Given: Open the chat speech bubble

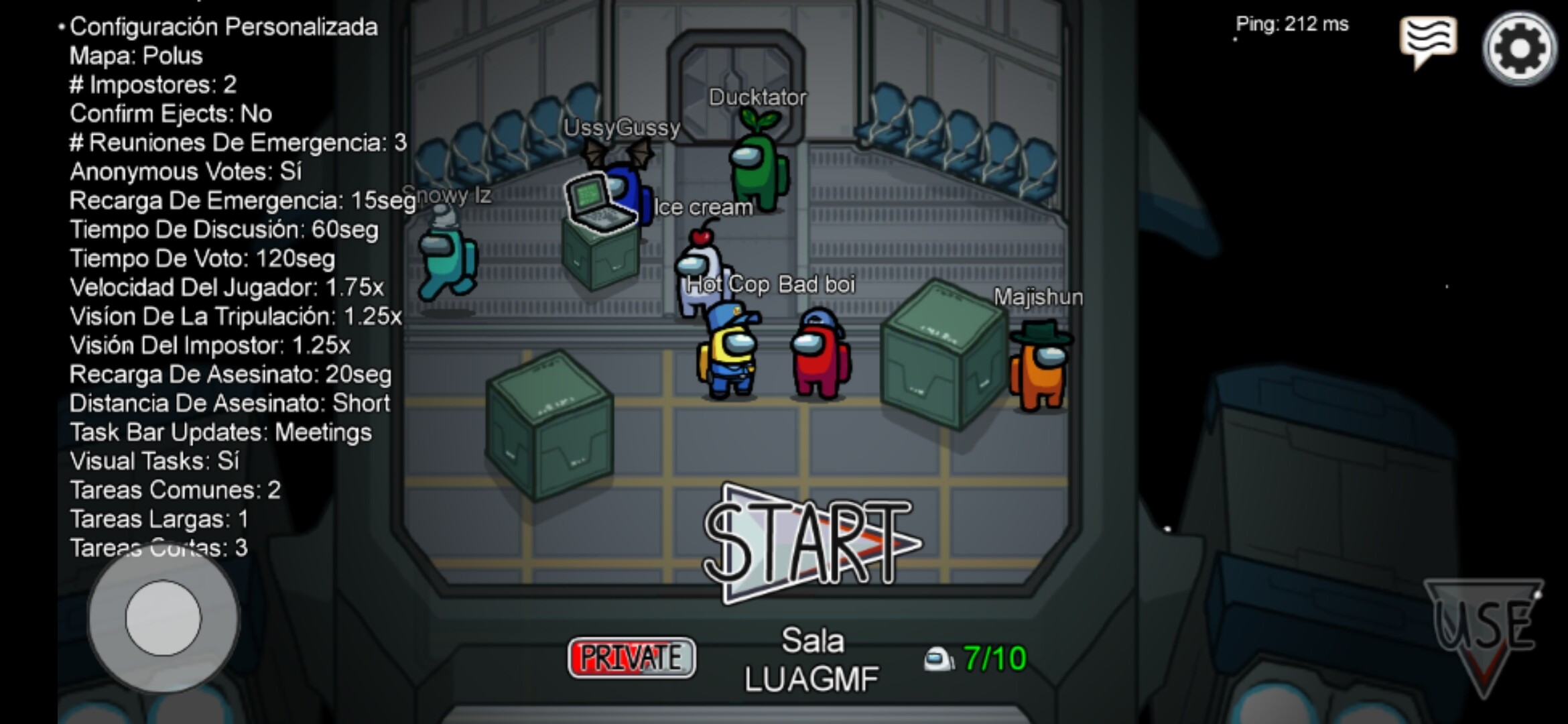Looking at the screenshot, I should click(x=1427, y=42).
